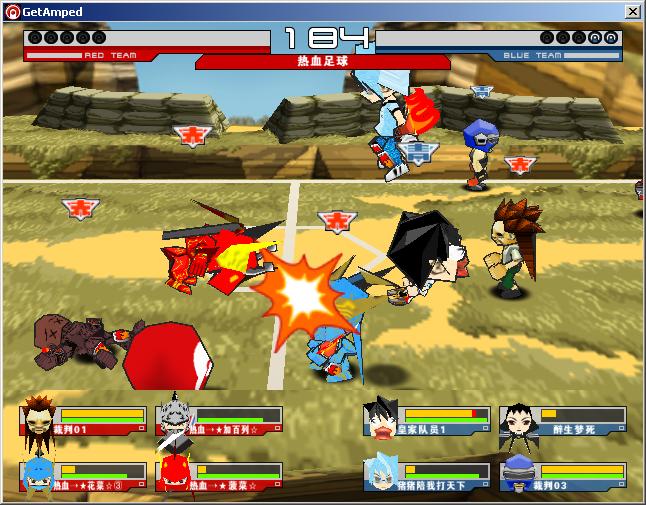The height and width of the screenshot is (505, 646).
Task: Click the blue-haired red team player portrait
Action: tap(37, 474)
